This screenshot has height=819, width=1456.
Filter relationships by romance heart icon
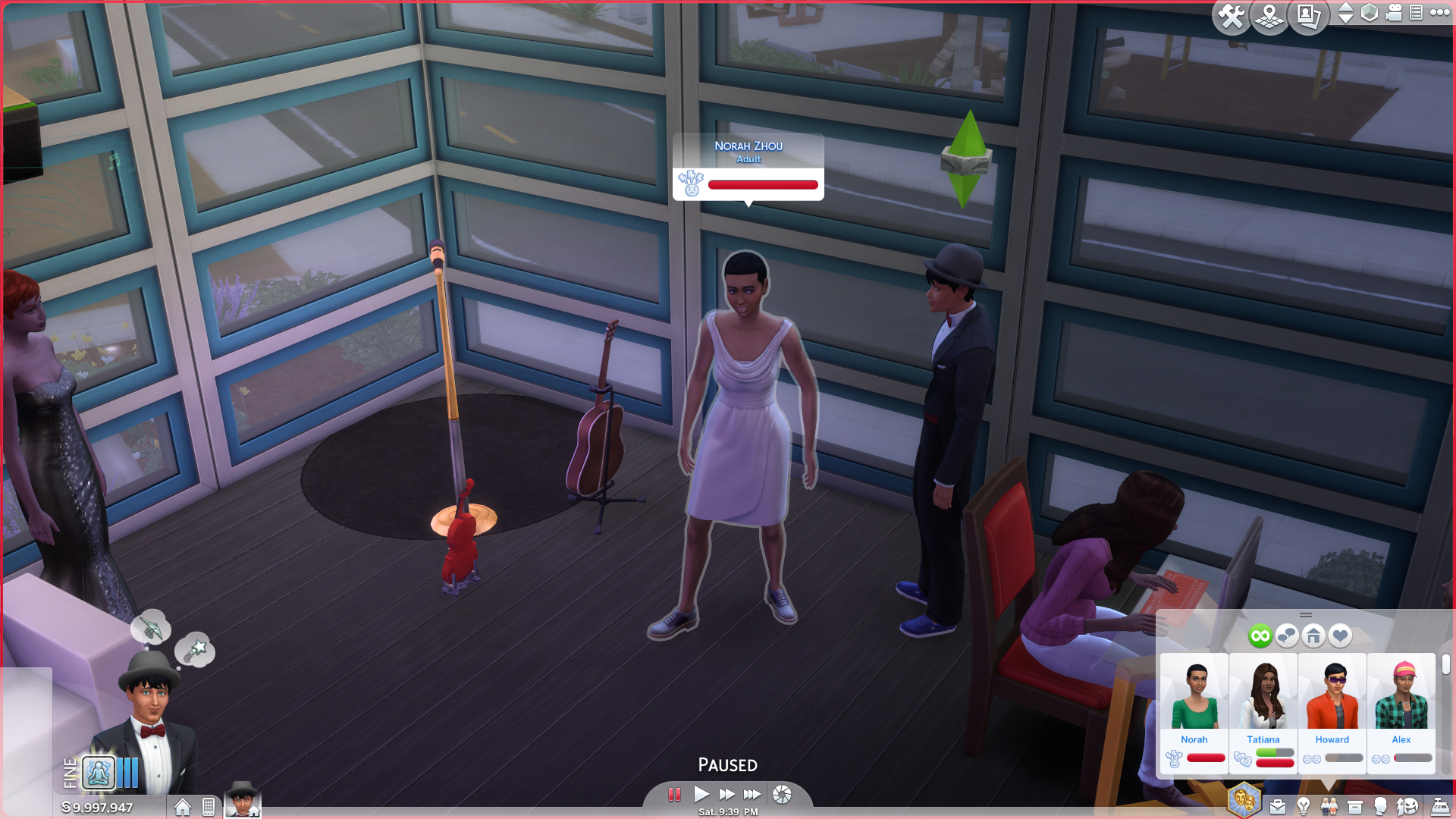[x=1340, y=635]
